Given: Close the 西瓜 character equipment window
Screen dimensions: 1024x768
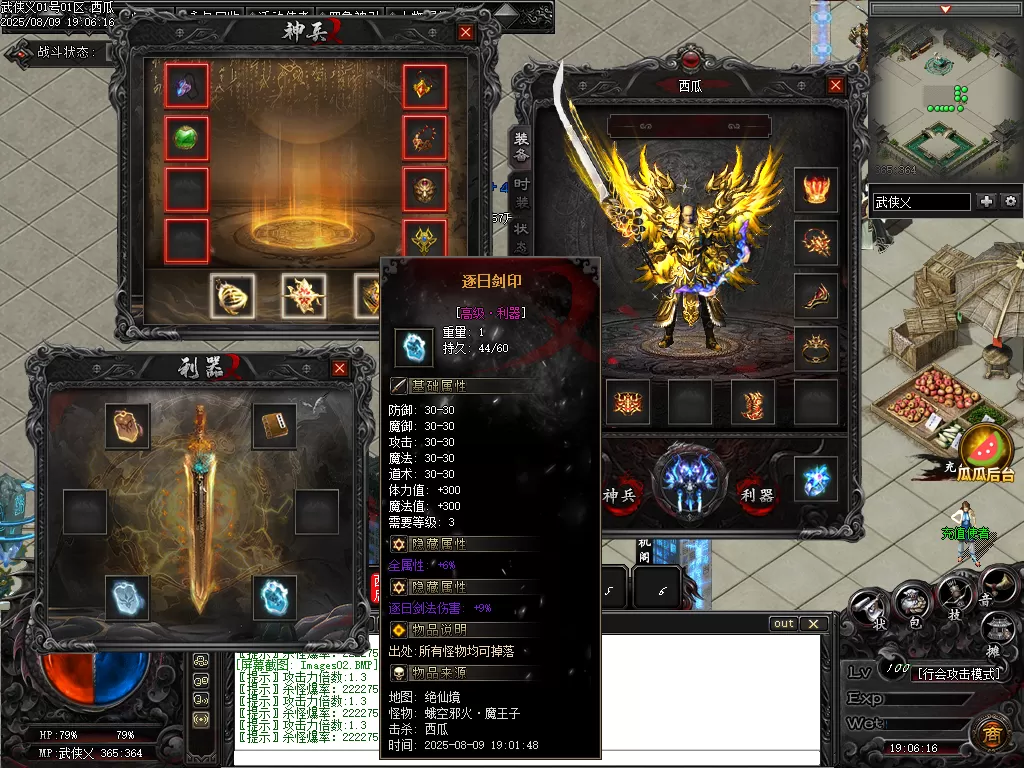Looking at the screenshot, I should coord(835,86).
